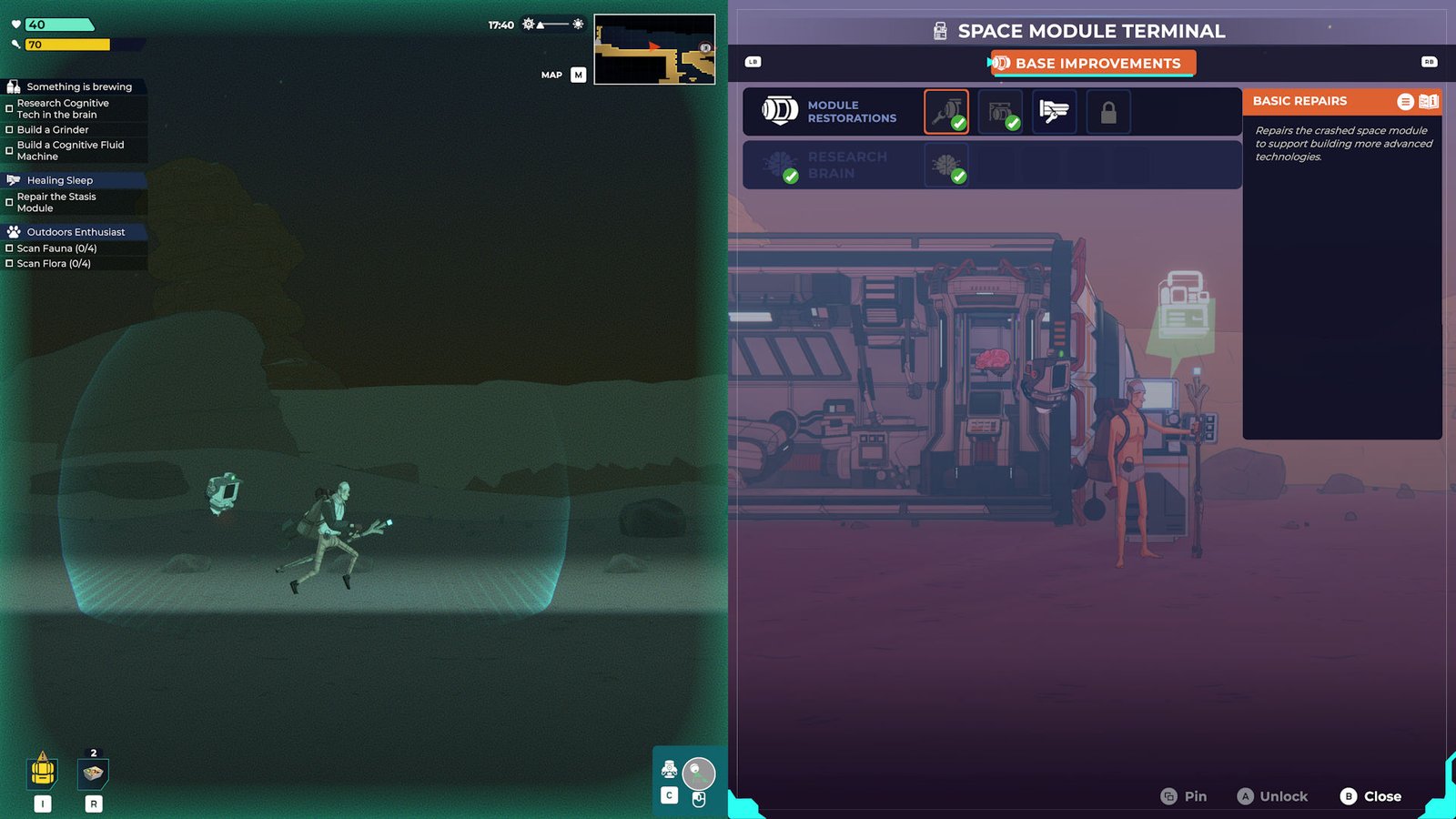The width and height of the screenshot is (1456, 819).
Task: Open the yellow backpack inventory
Action: tap(43, 772)
